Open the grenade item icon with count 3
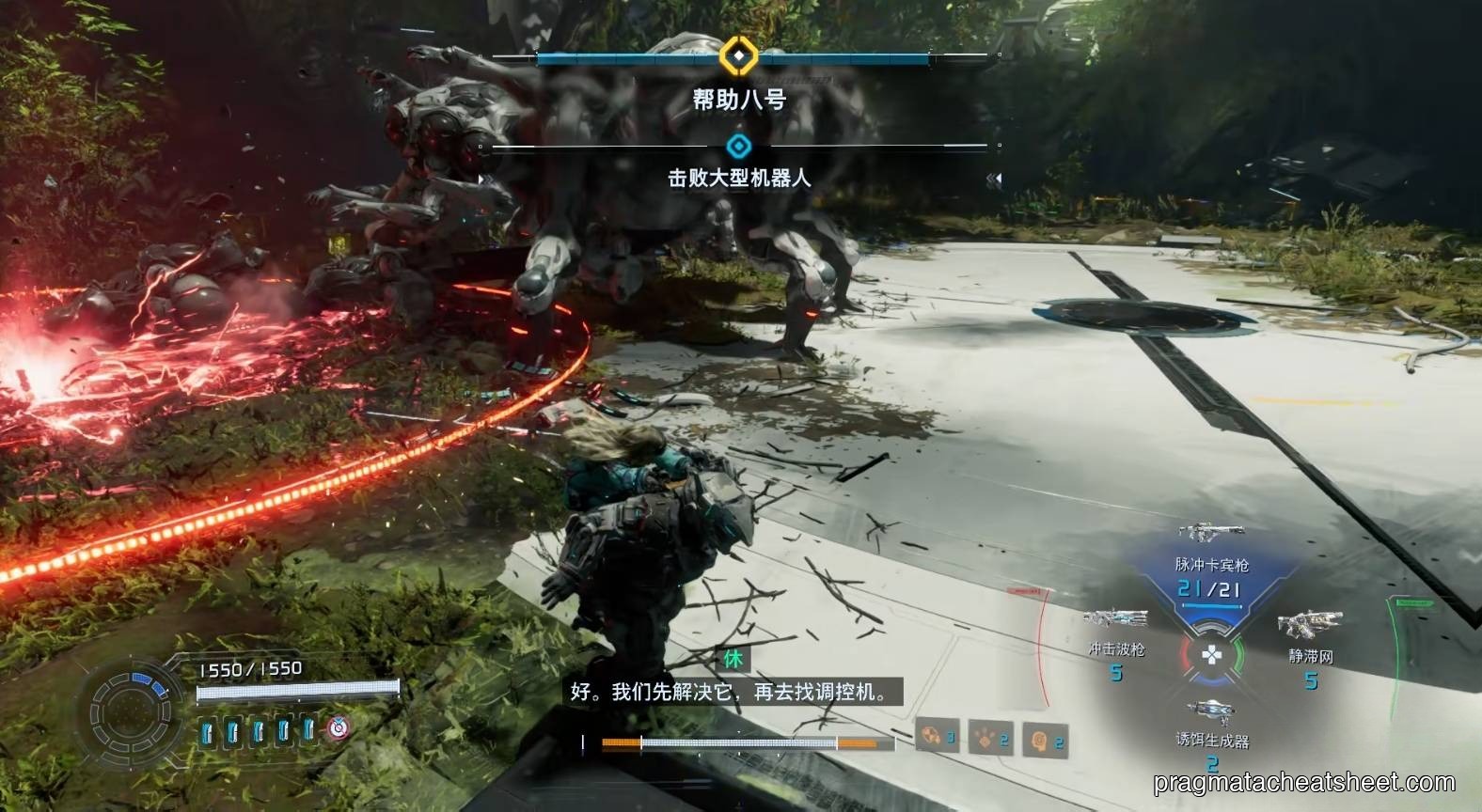The height and width of the screenshot is (812, 1482). click(931, 739)
